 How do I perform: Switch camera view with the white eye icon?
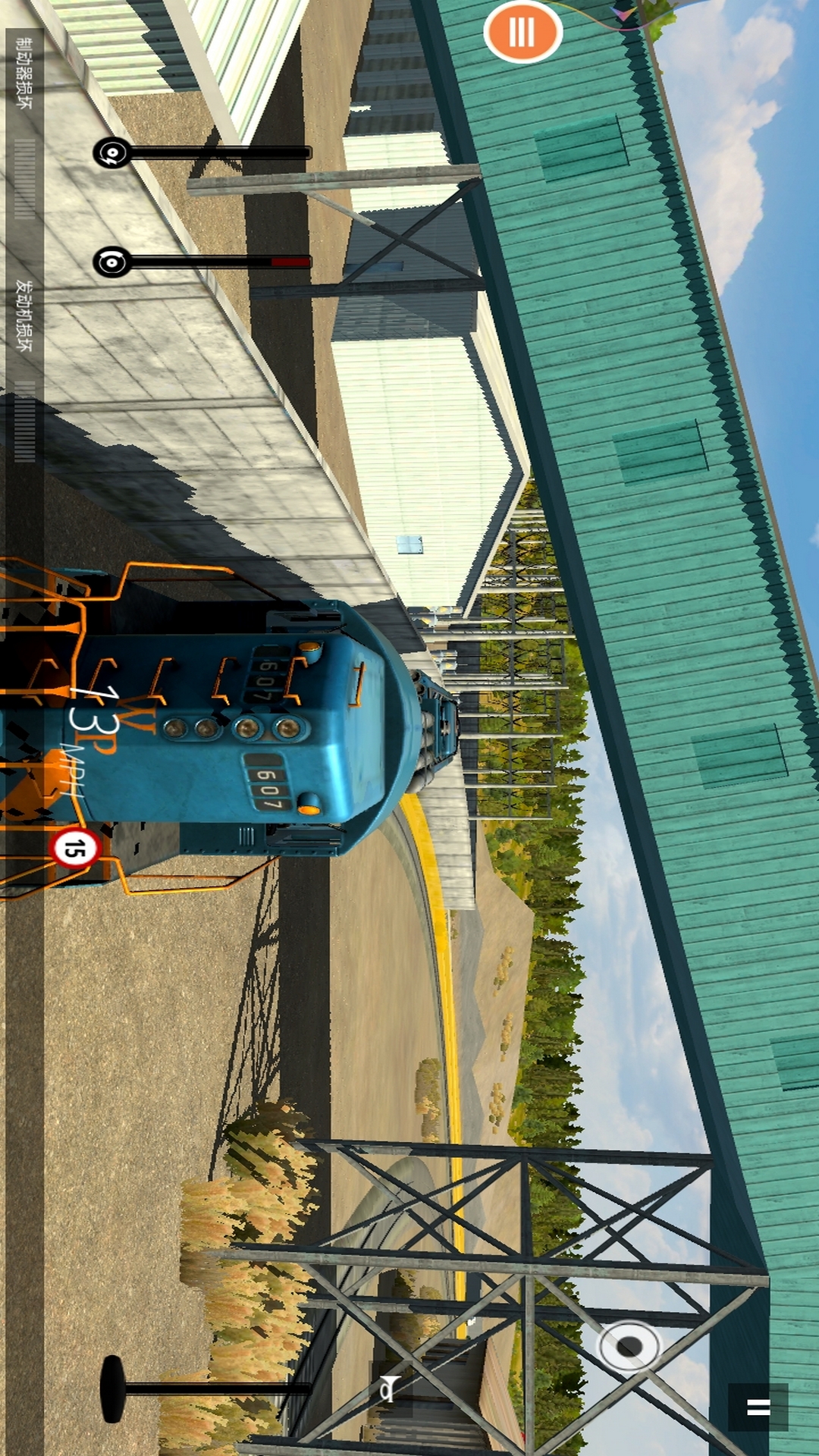(x=629, y=1347)
